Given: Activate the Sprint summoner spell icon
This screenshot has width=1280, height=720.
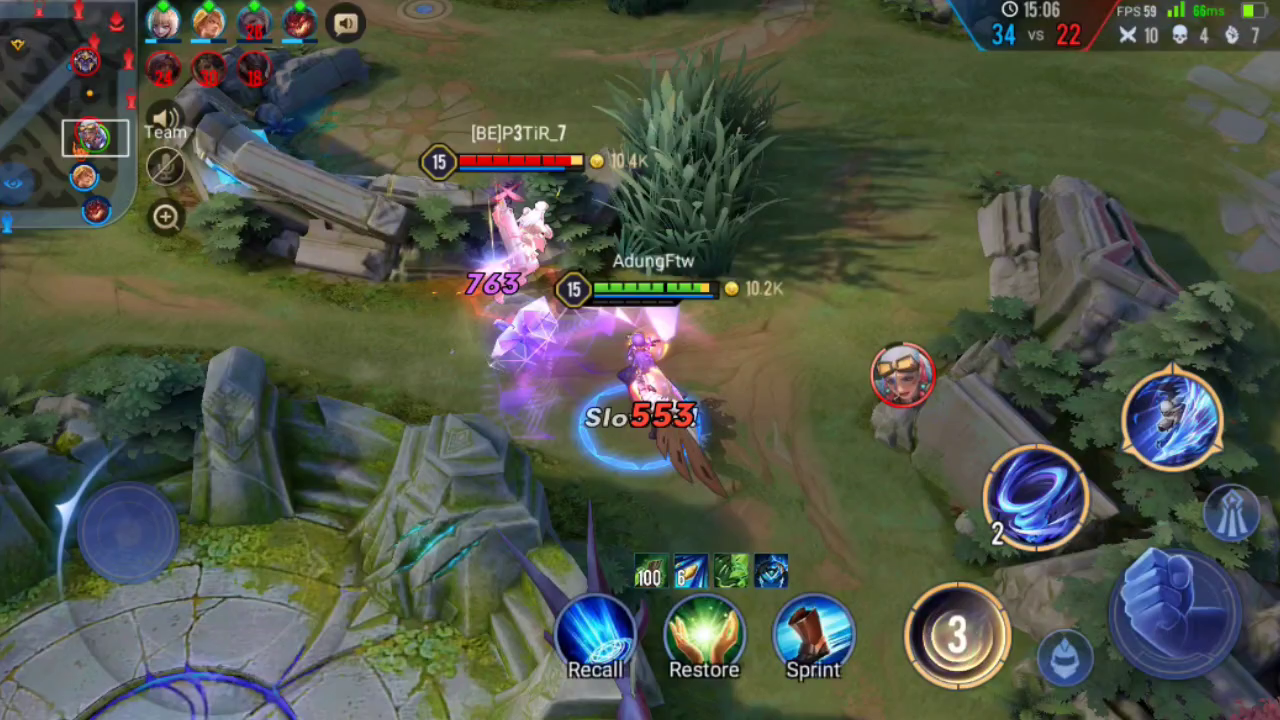Looking at the screenshot, I should (813, 635).
